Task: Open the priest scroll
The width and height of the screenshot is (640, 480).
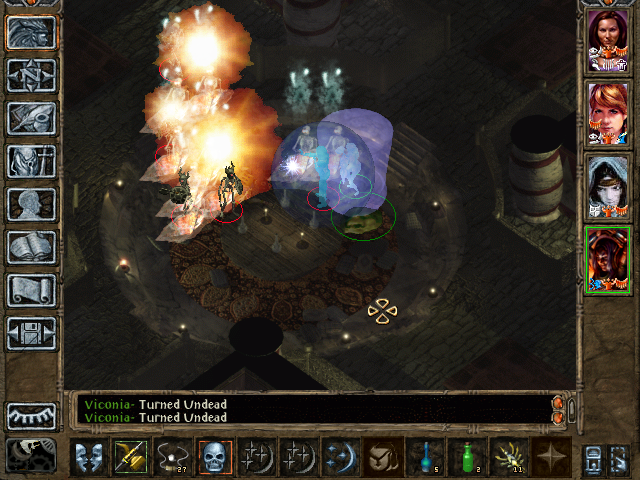Action: point(31,290)
